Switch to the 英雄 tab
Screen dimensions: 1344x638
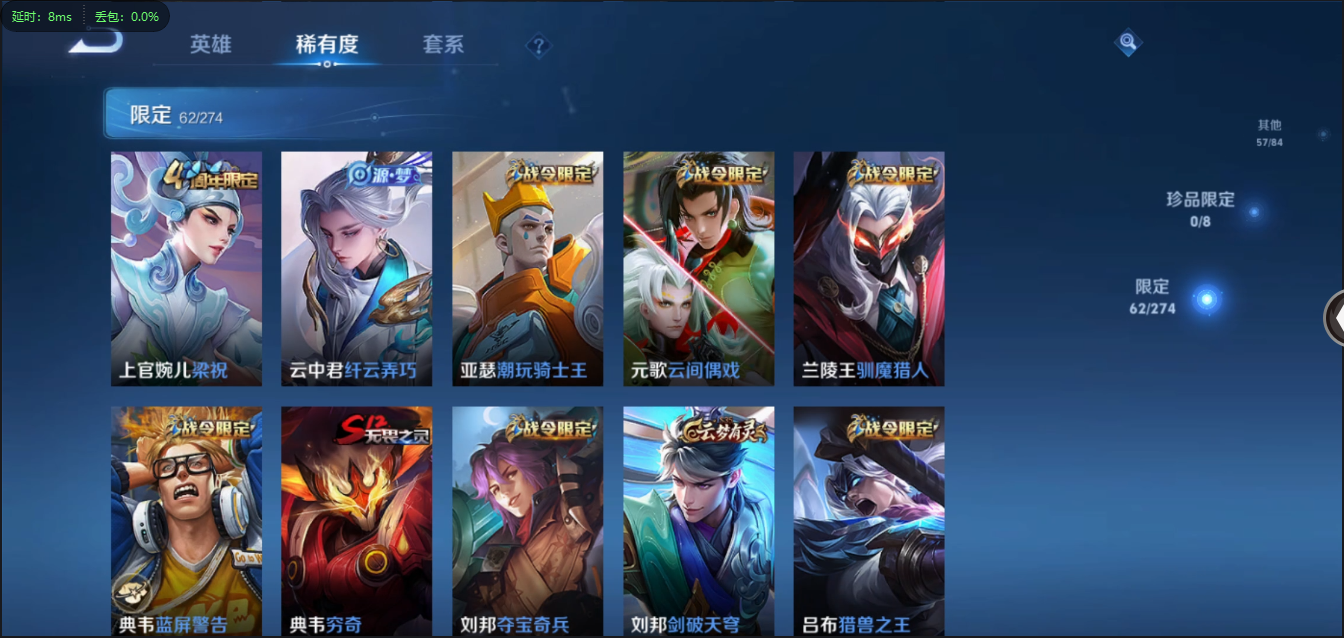[210, 45]
